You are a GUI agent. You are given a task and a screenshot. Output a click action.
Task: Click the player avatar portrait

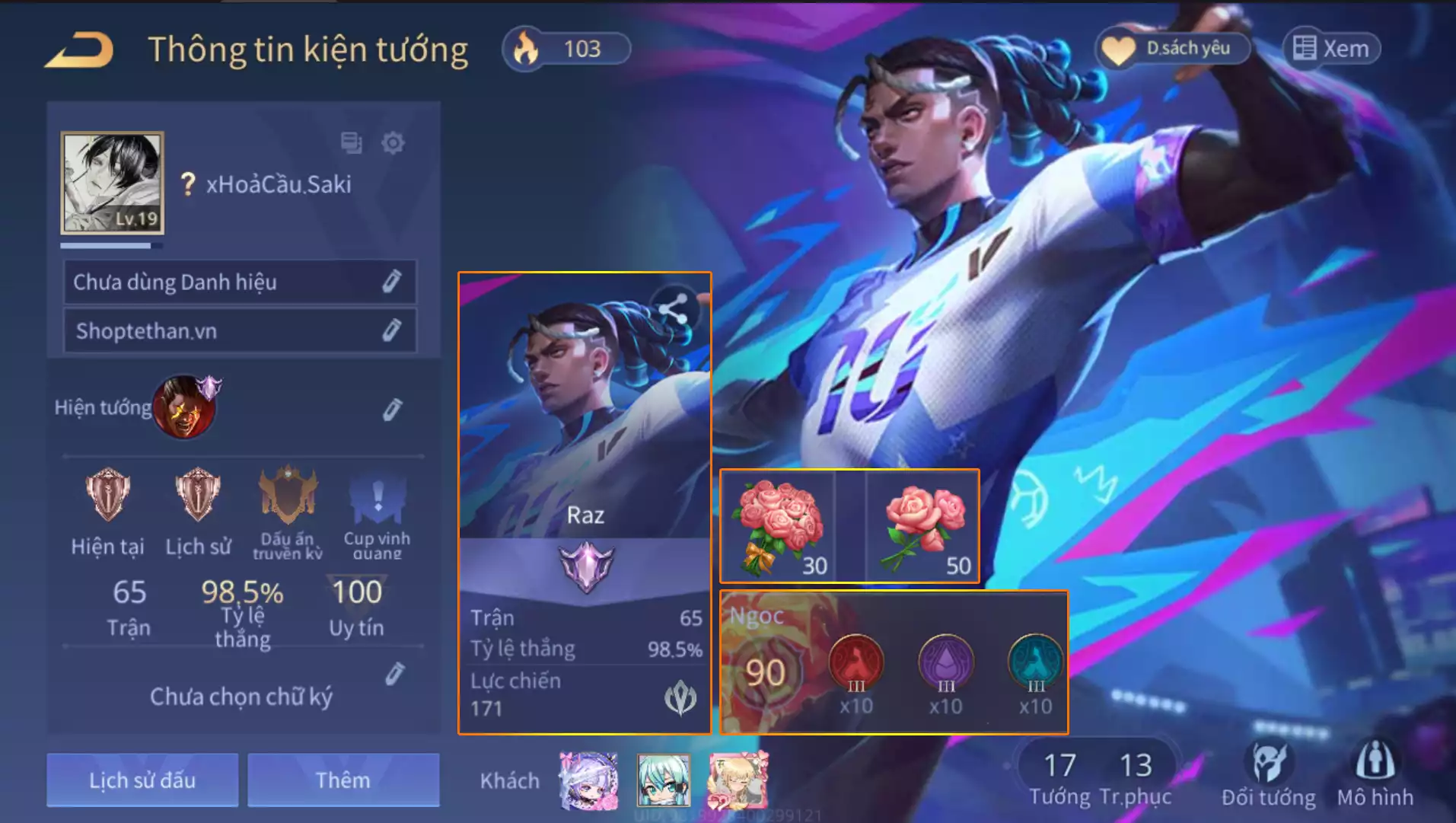pos(113,183)
